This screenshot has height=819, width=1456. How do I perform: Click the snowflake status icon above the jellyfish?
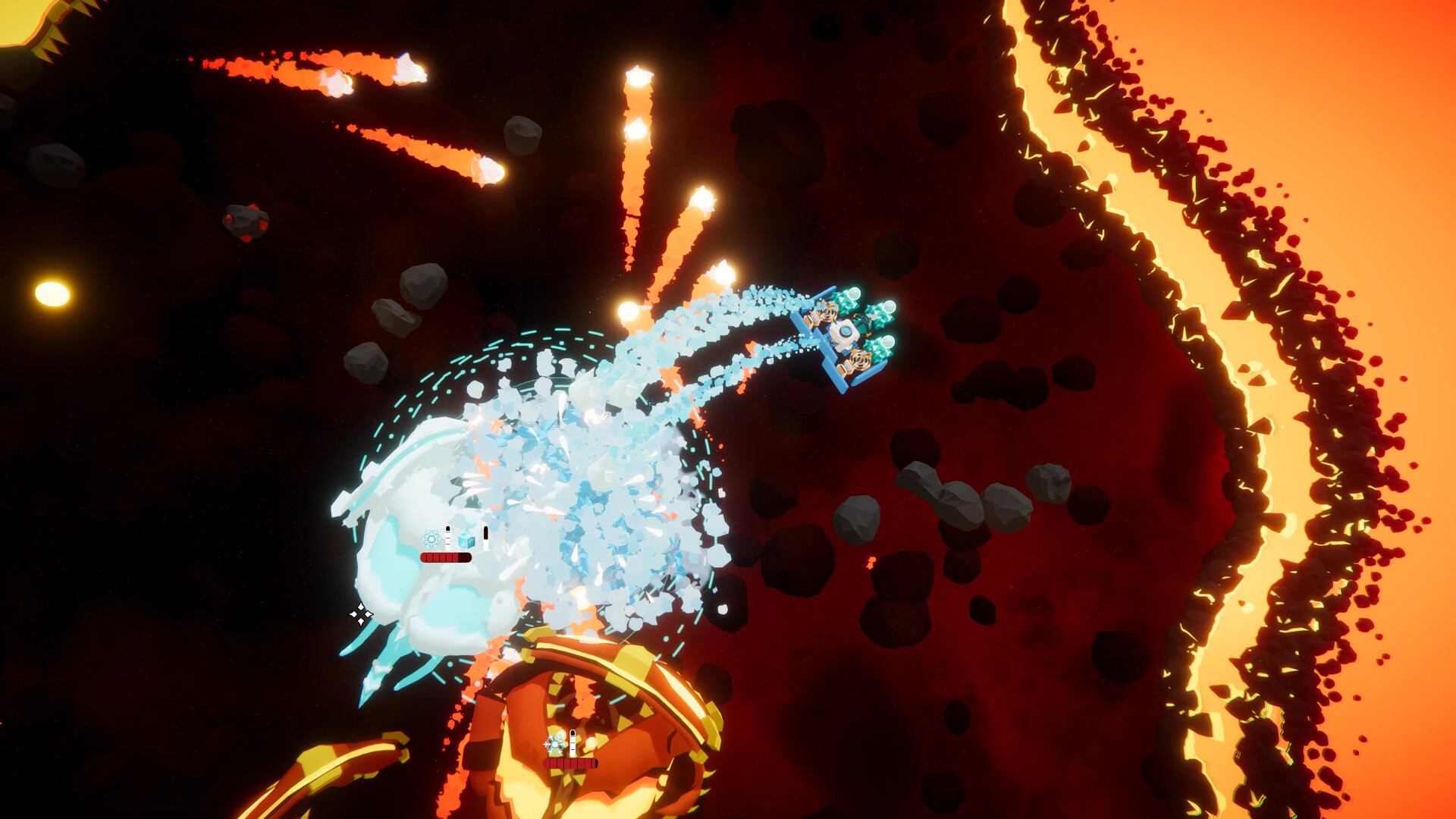pos(431,539)
